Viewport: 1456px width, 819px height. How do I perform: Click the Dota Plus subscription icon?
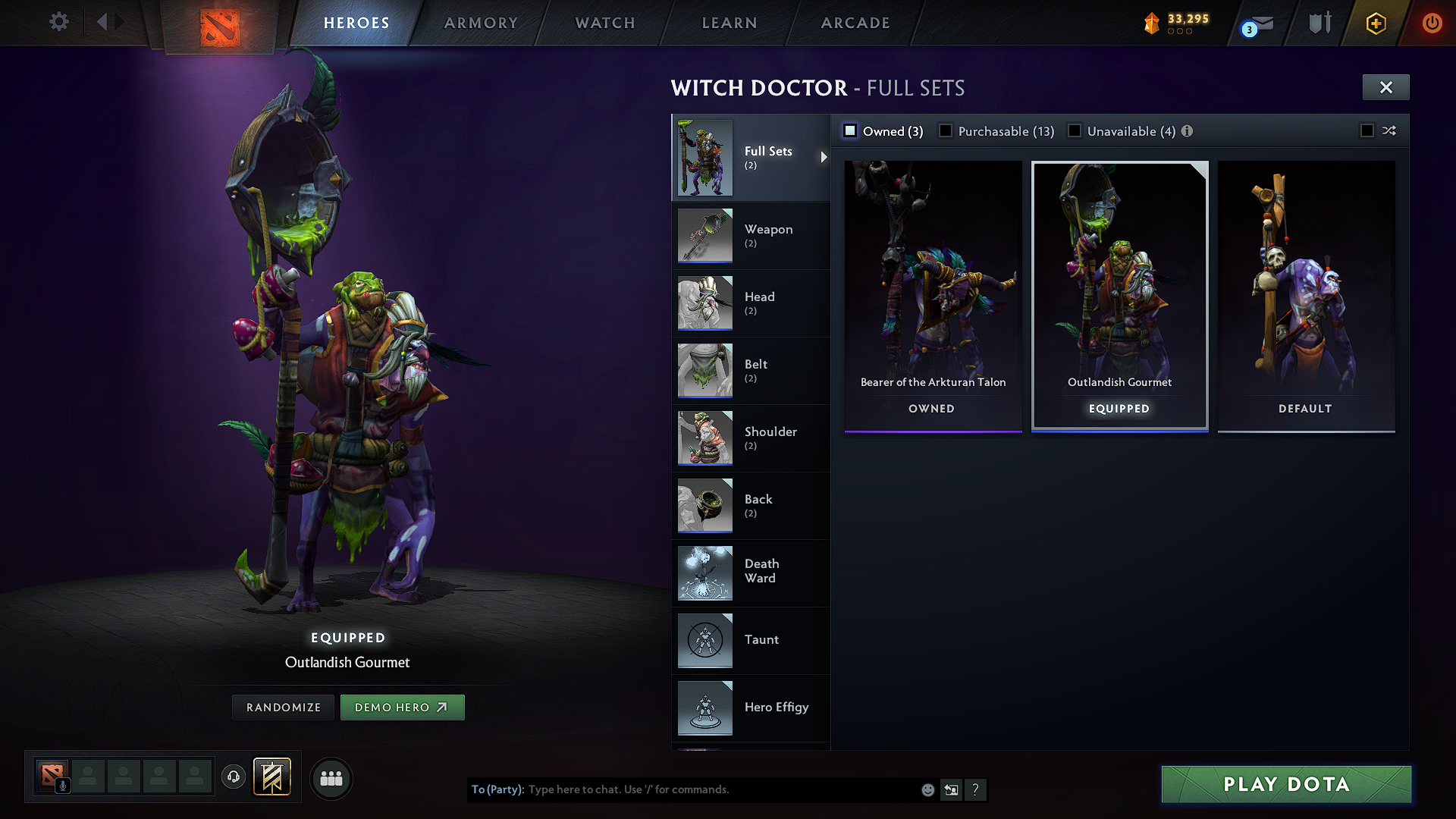1375,23
